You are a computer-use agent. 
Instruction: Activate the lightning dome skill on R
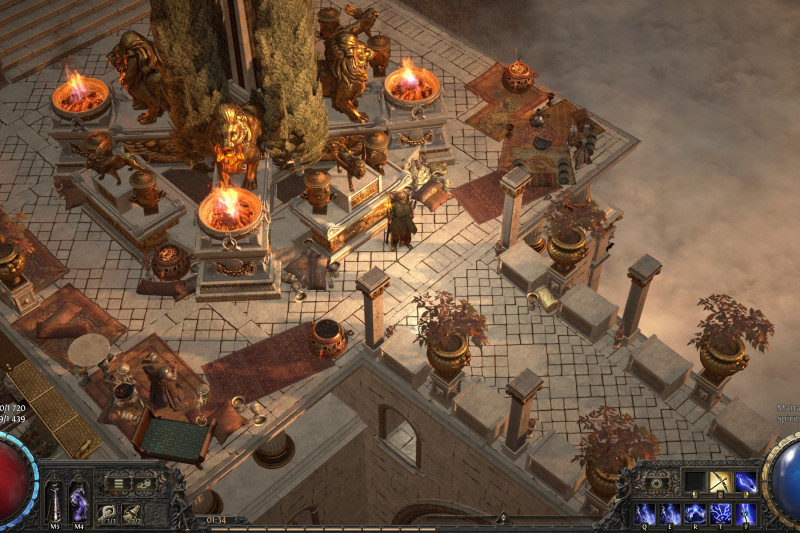(x=695, y=513)
